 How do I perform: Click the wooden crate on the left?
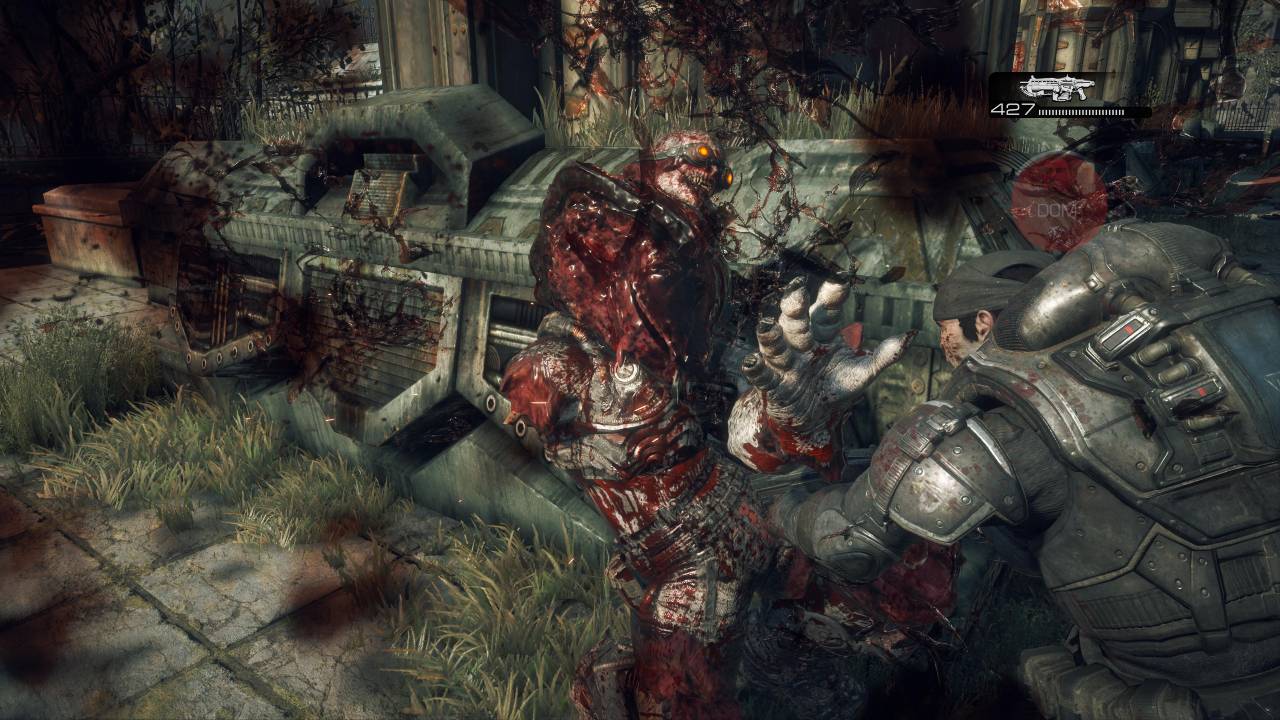(x=85, y=230)
